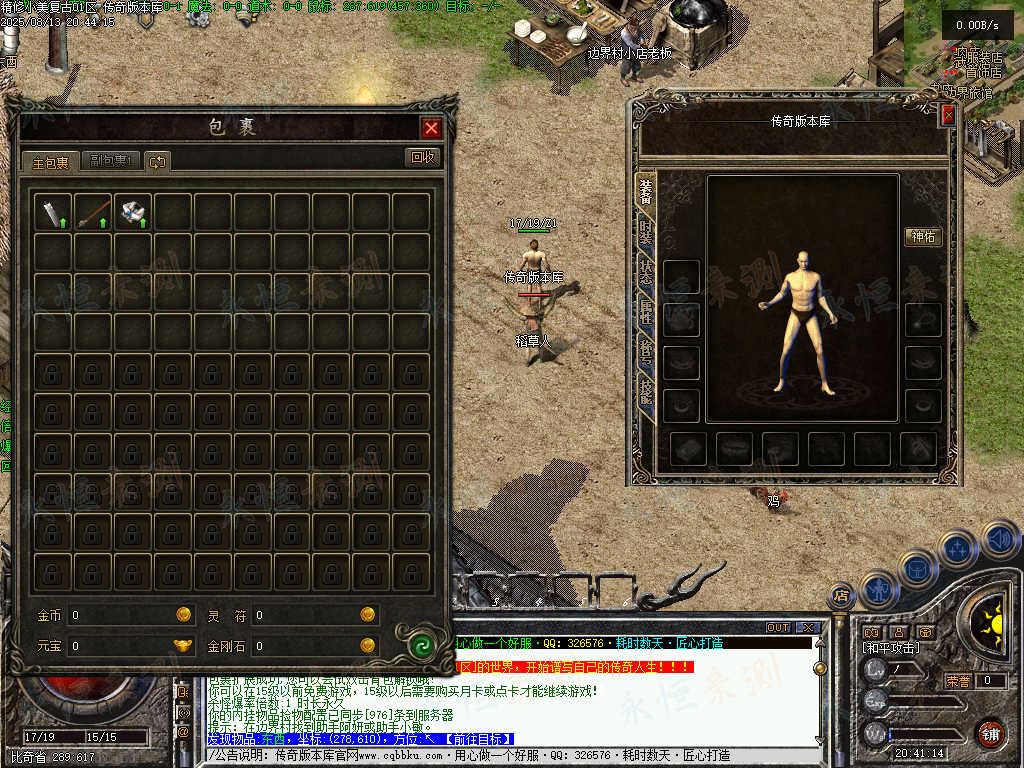
Task: Choose the white cloth armor item
Action: coord(133,212)
